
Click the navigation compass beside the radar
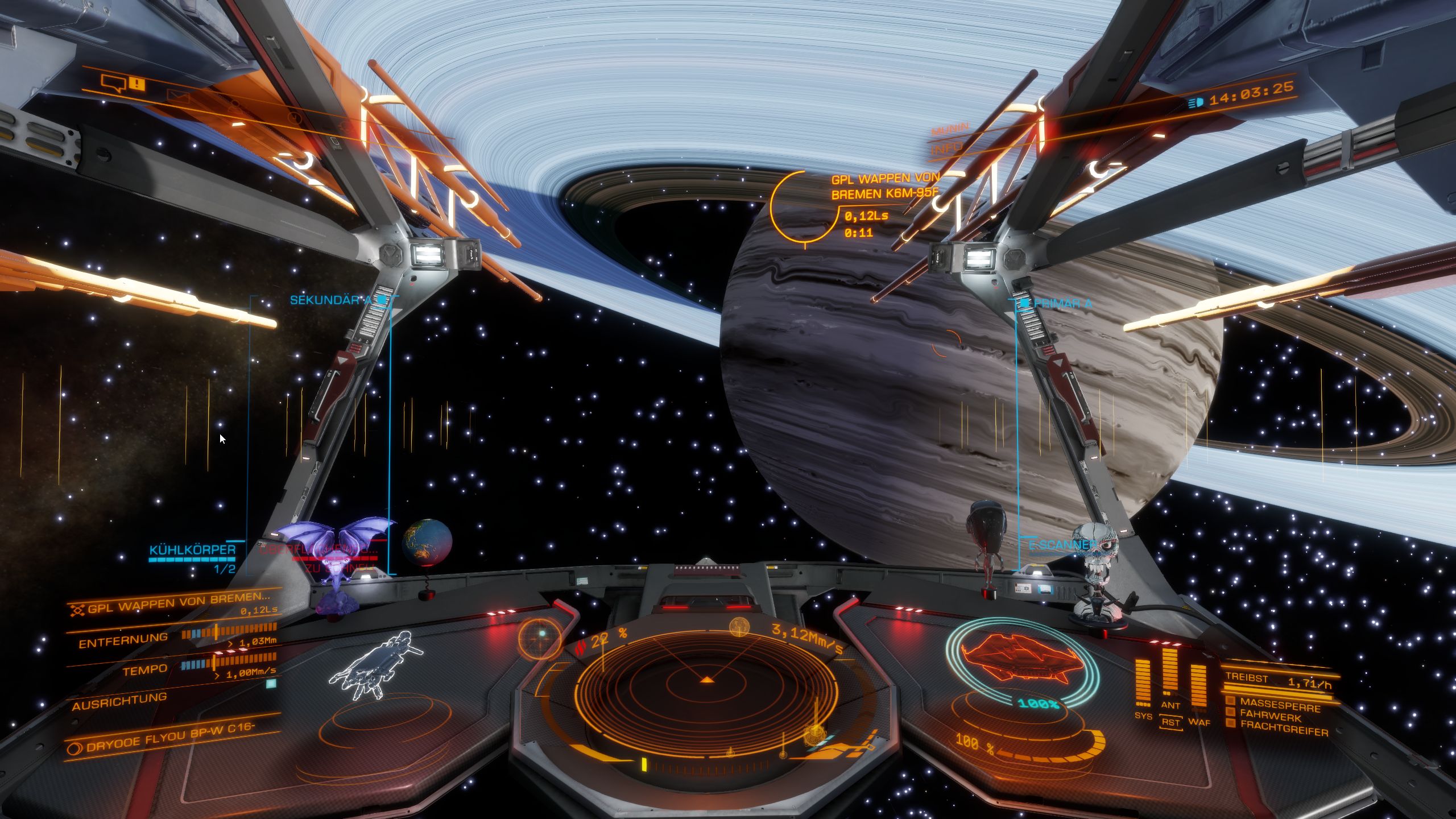click(x=540, y=636)
